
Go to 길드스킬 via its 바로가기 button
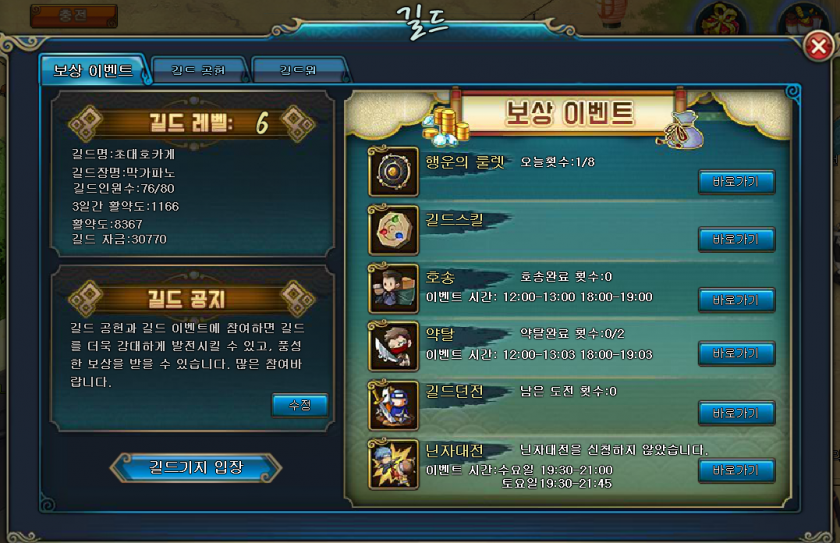tap(736, 239)
